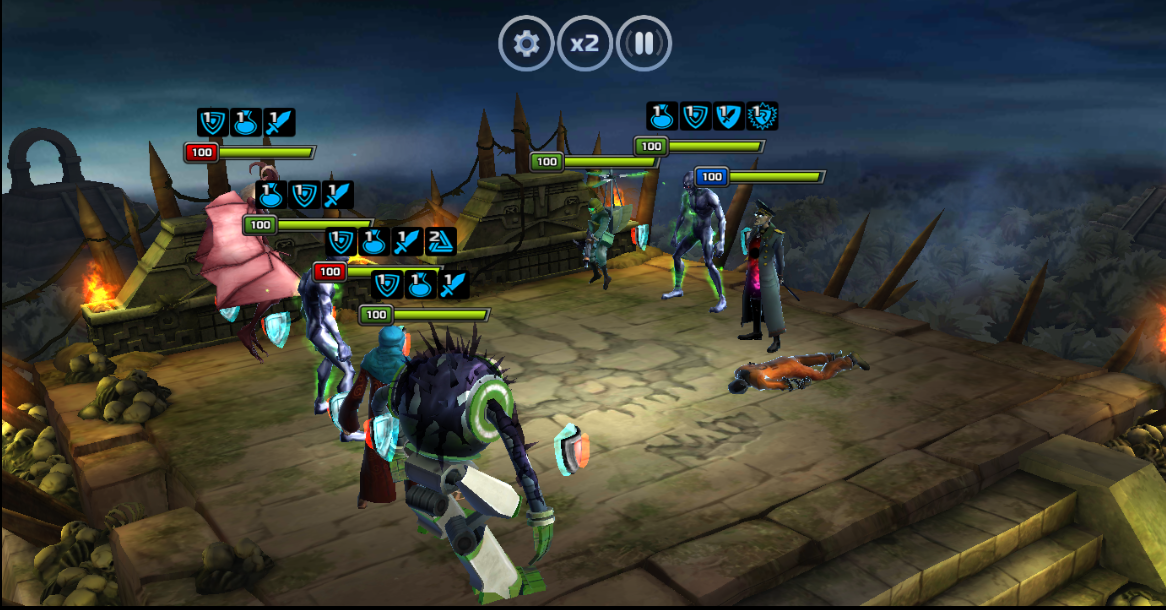Pause the battle
This screenshot has height=610, width=1166.
point(644,43)
